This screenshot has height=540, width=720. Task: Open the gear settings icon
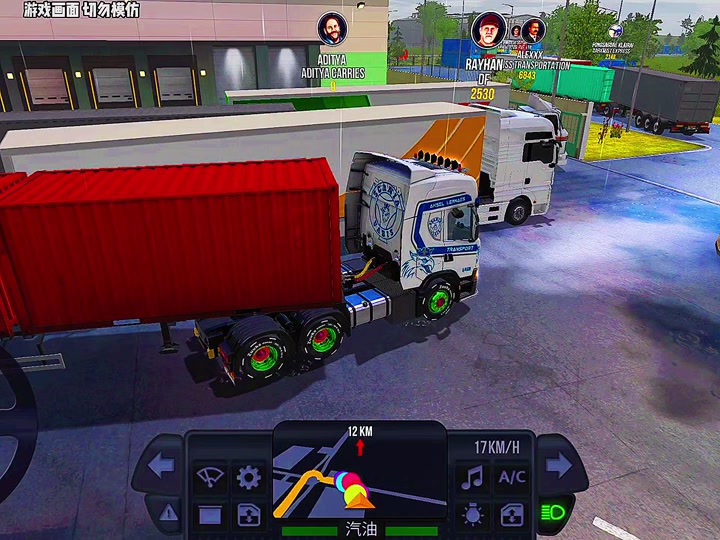[x=248, y=478]
